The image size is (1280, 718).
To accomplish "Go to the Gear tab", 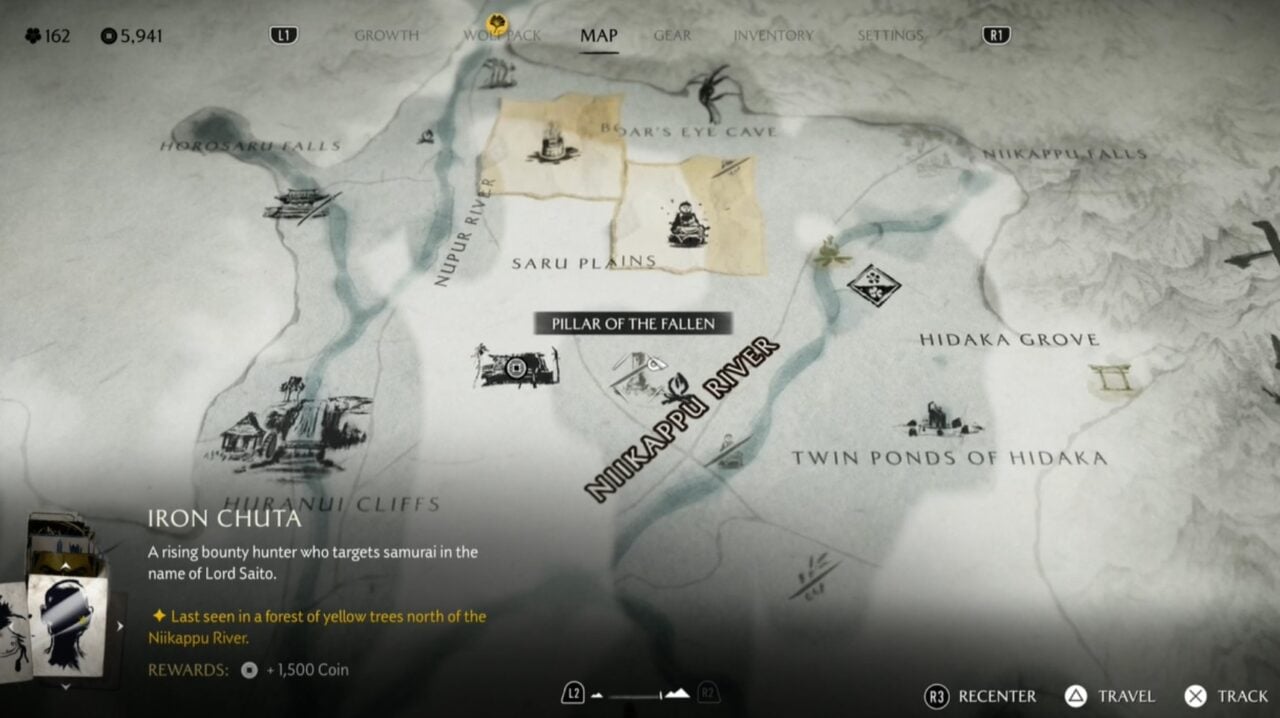I will click(x=672, y=35).
